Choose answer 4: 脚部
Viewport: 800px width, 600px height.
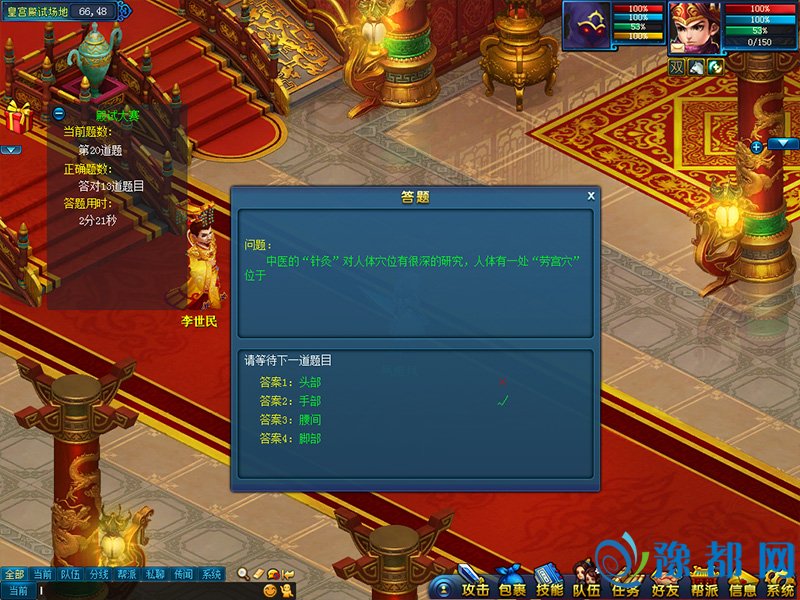(290, 439)
